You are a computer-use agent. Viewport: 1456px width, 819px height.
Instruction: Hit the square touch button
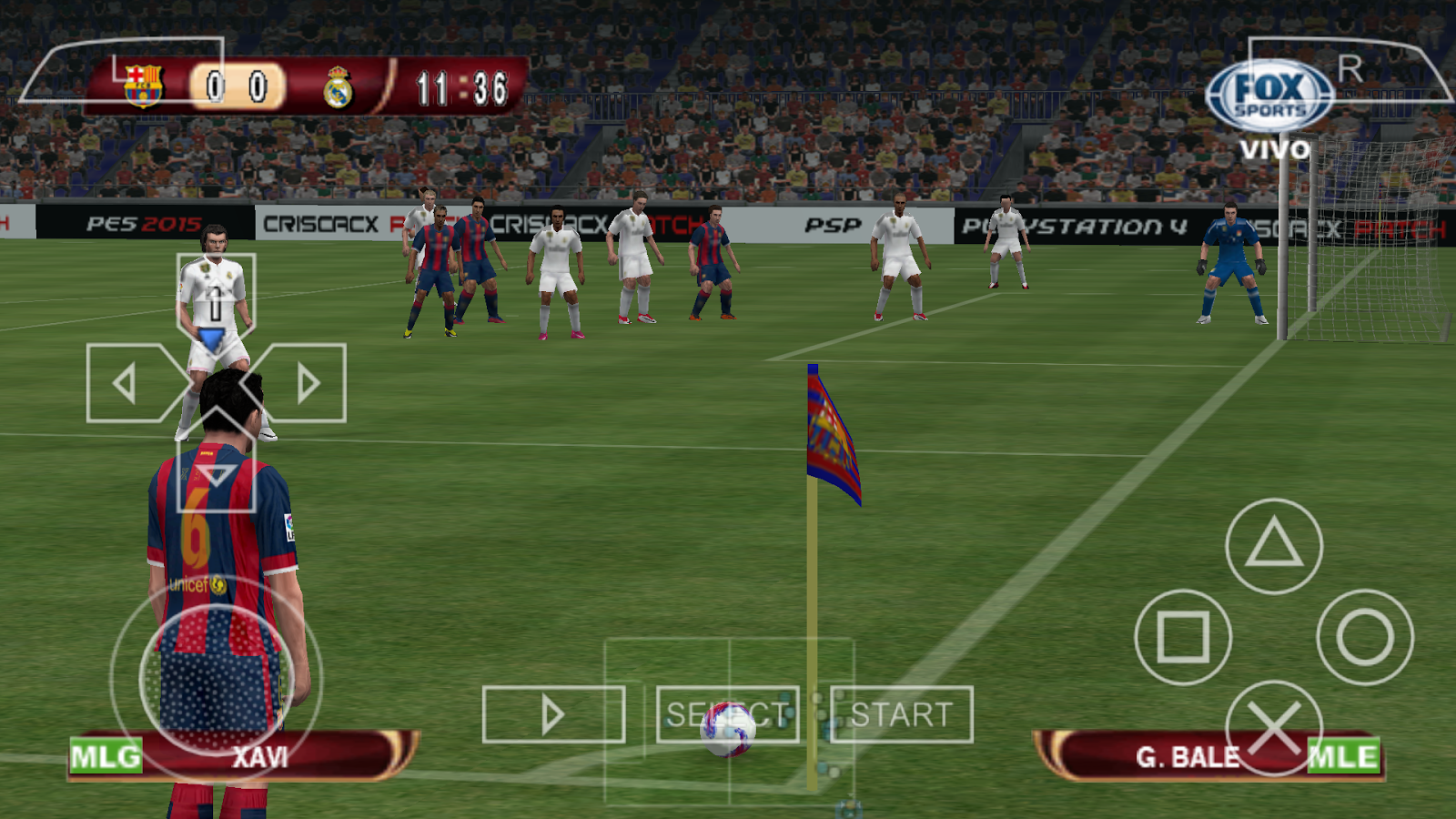tap(1183, 637)
